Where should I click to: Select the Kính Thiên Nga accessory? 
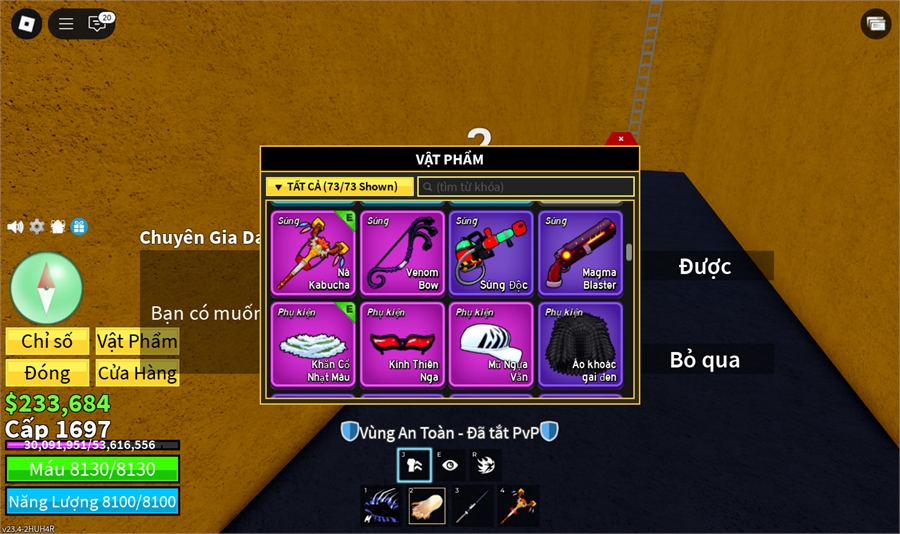pos(403,344)
